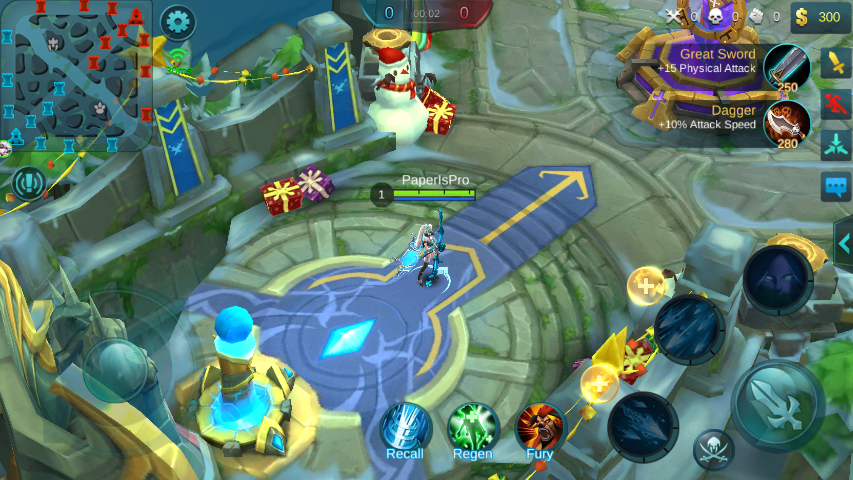Viewport: 853px width, 480px height.
Task: Tap the skull and crossed swords button
Action: coord(714,449)
